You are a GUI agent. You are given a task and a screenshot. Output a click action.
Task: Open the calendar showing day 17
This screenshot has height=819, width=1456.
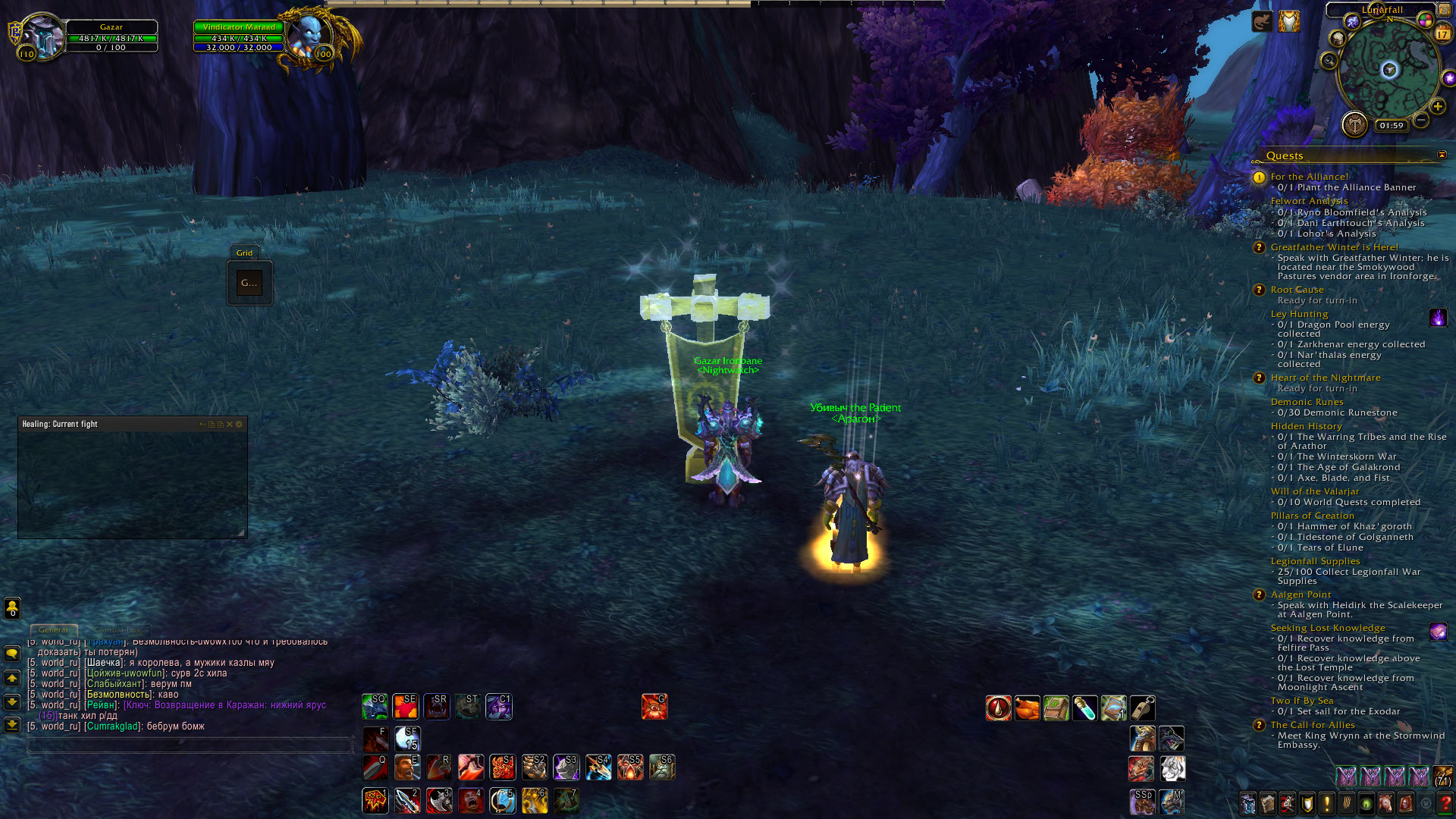pyautogui.click(x=1442, y=33)
